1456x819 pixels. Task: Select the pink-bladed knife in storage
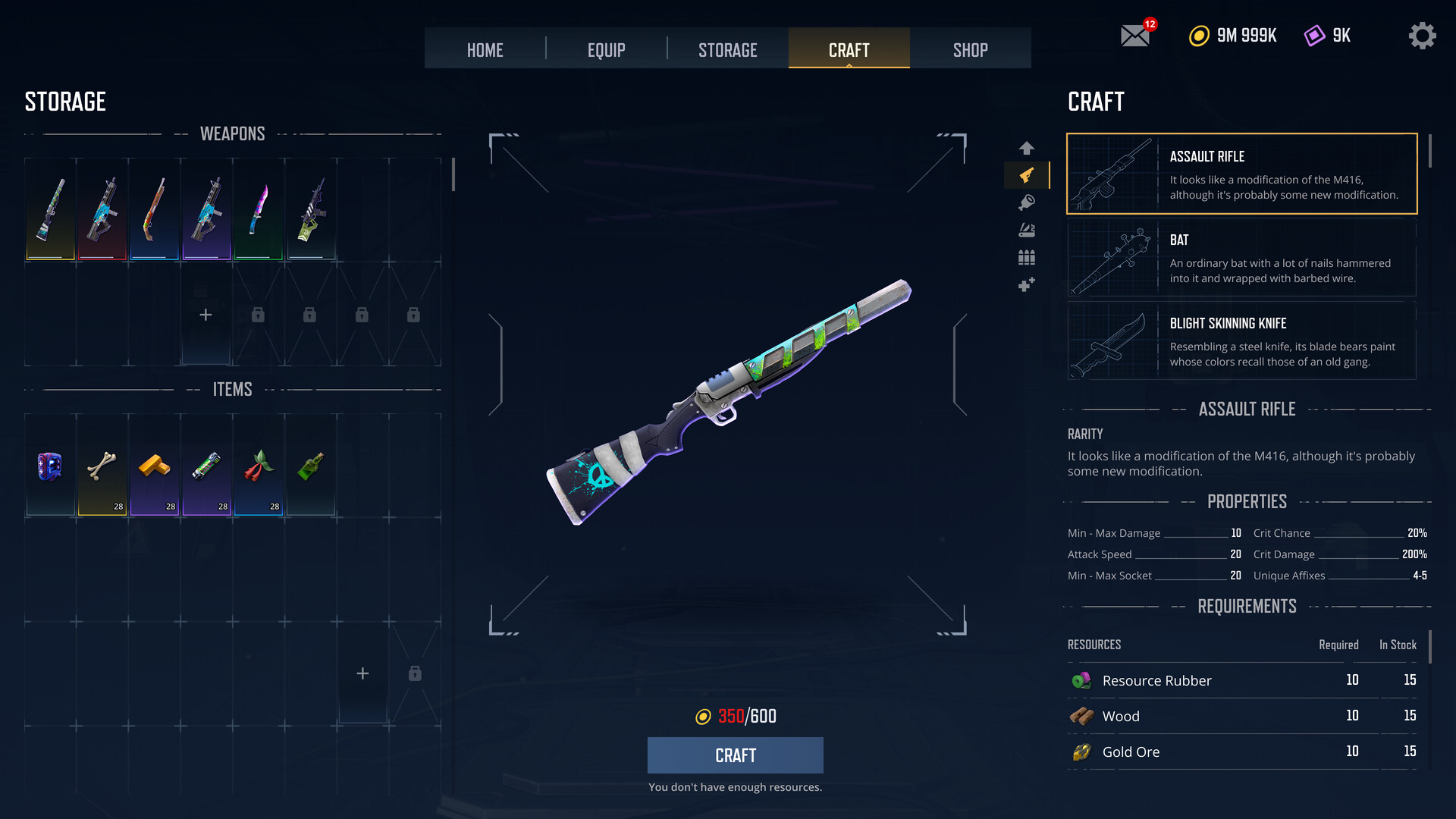tap(259, 209)
